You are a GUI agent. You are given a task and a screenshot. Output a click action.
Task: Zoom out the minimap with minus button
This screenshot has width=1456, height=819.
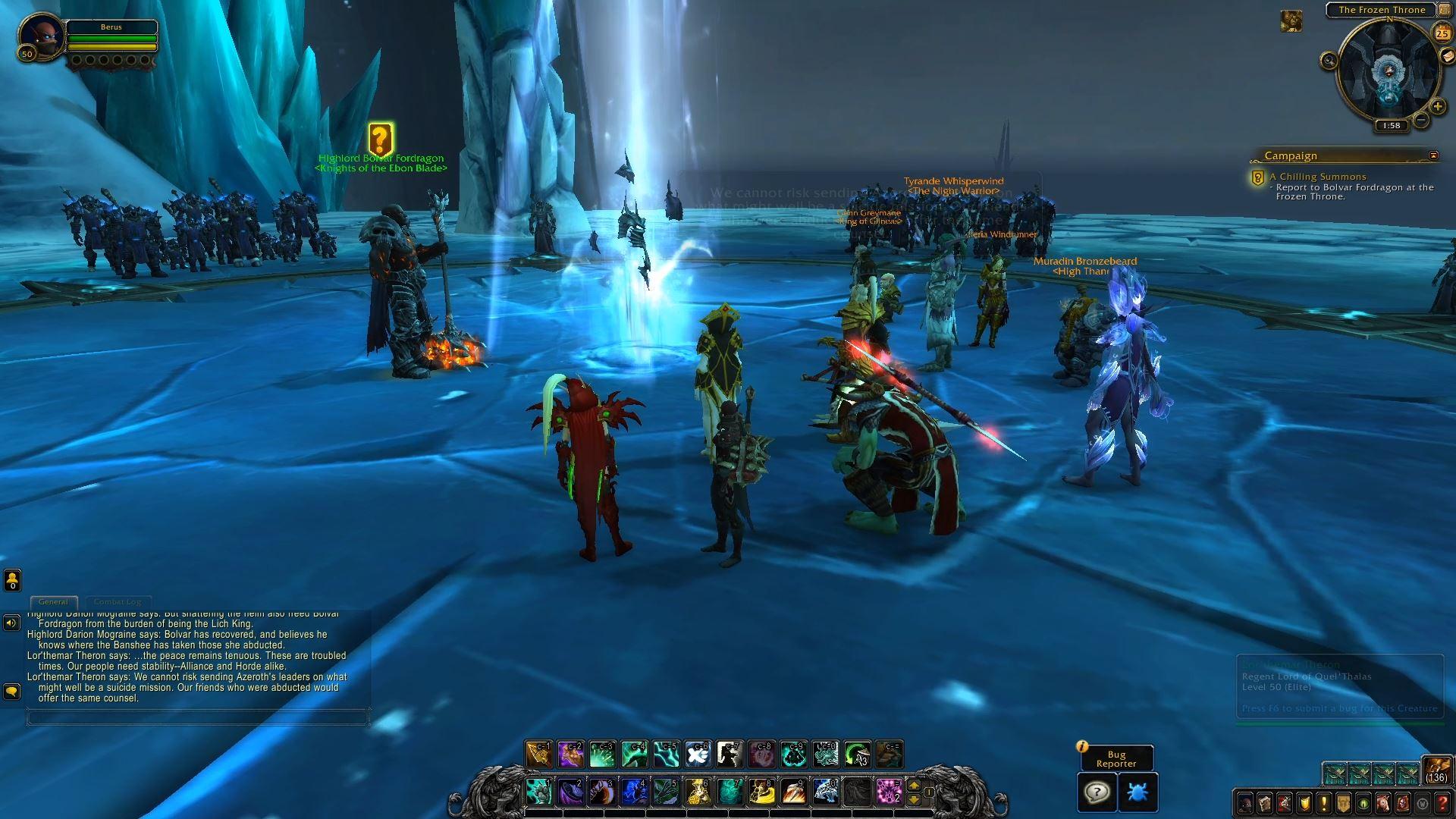tap(1421, 120)
